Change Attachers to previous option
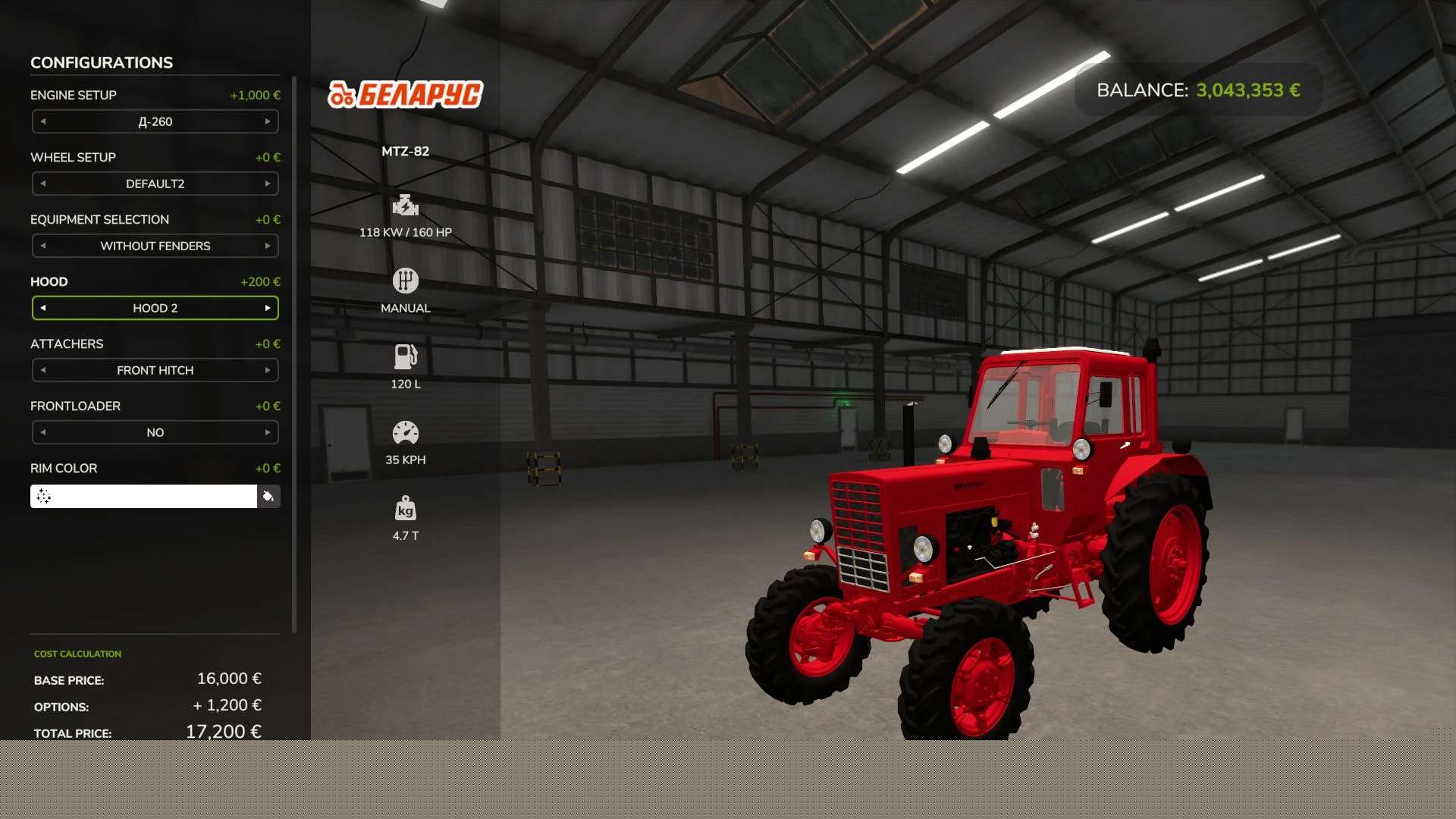 pos(43,370)
